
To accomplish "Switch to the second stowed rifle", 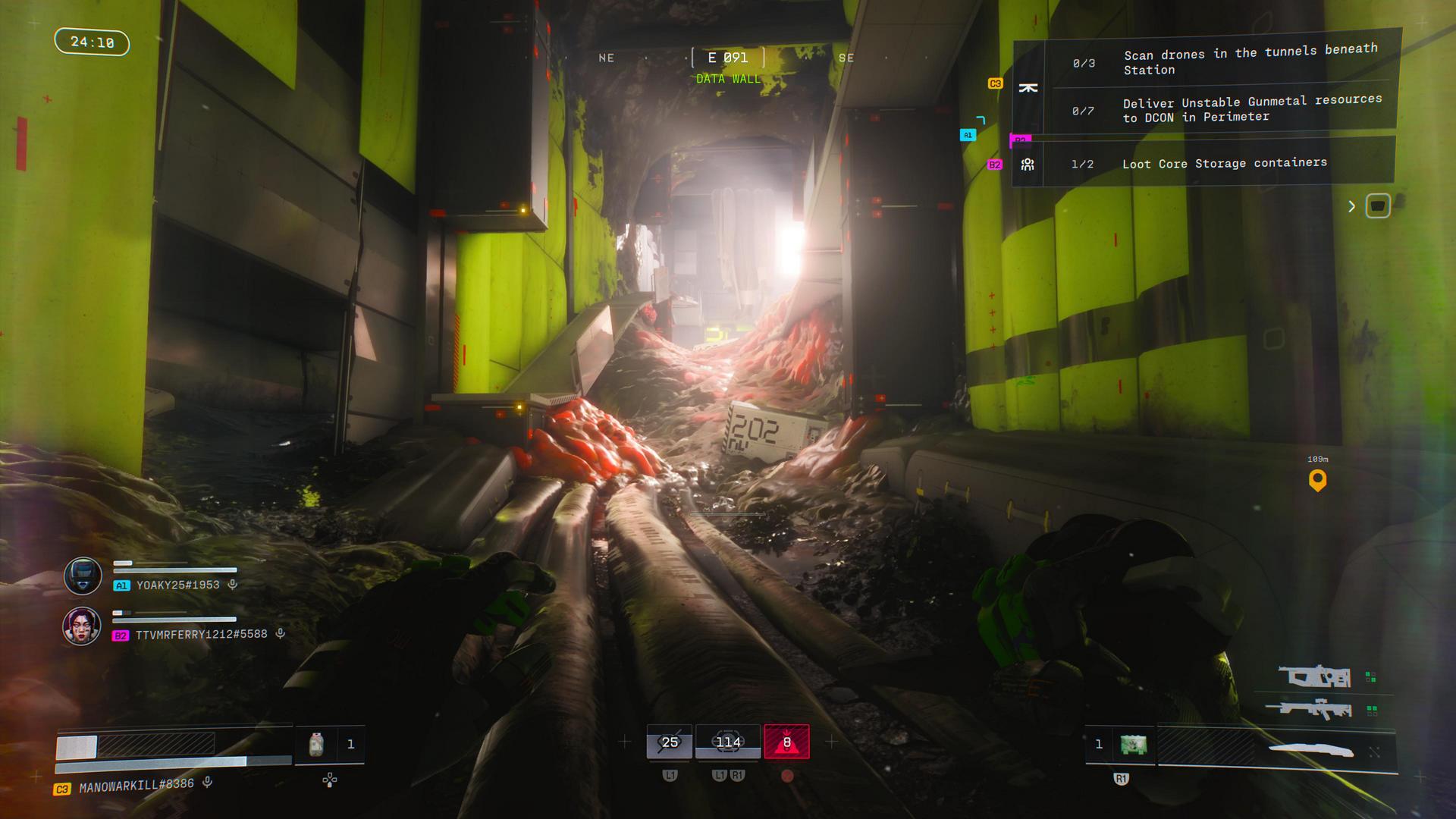I will (x=1308, y=710).
